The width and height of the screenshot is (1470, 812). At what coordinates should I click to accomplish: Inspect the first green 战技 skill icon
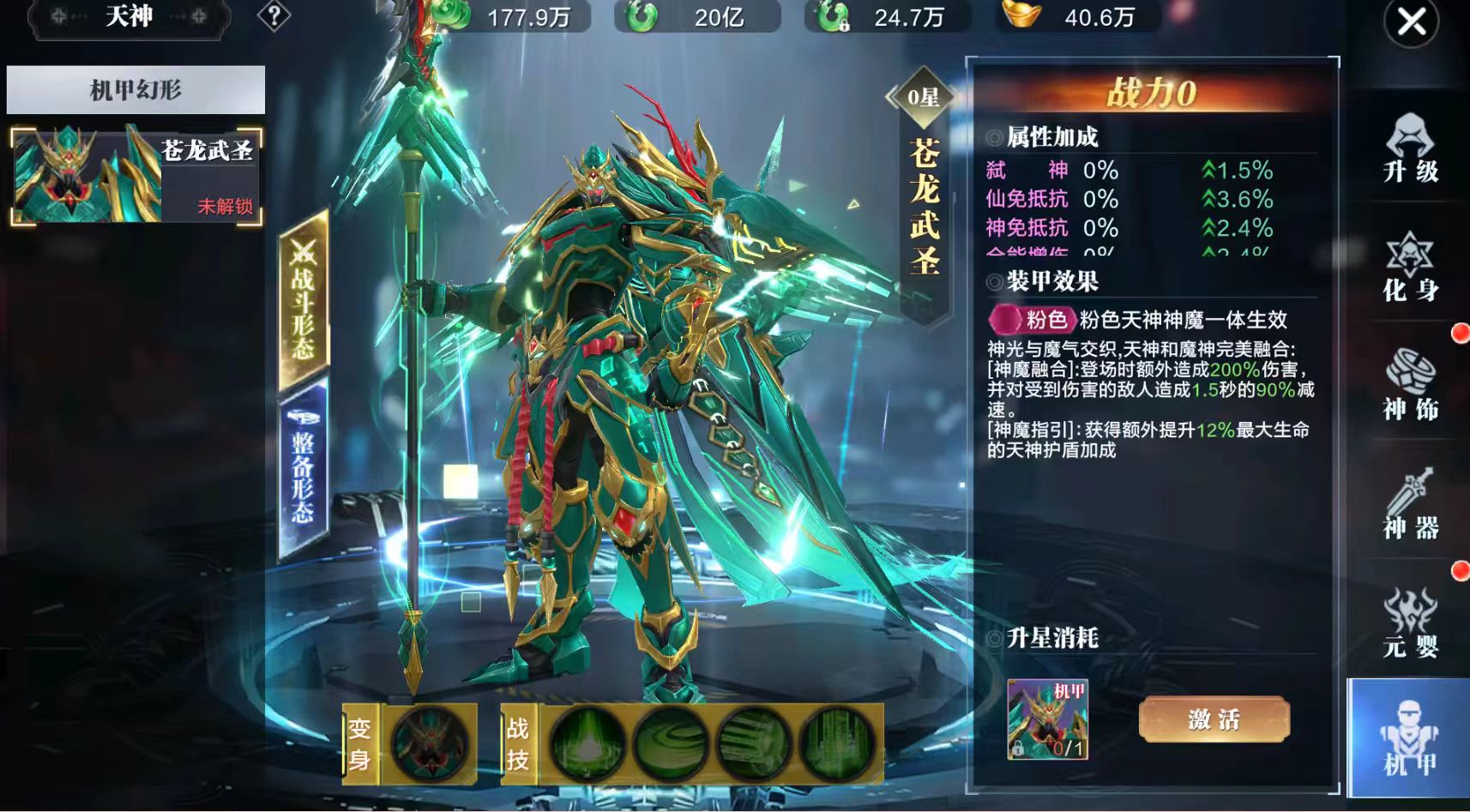(x=587, y=743)
